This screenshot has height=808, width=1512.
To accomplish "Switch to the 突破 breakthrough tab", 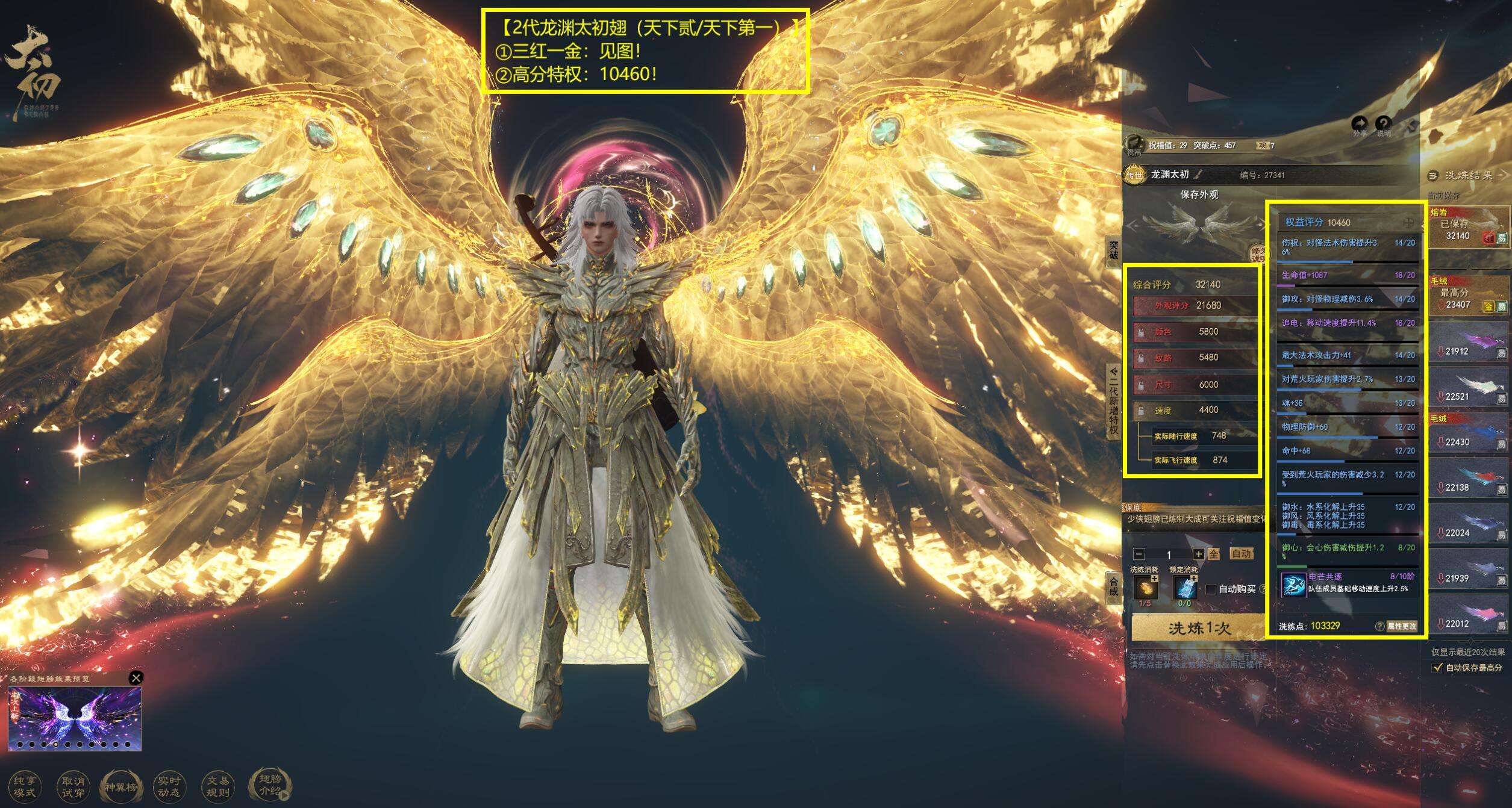I will [x=1113, y=250].
